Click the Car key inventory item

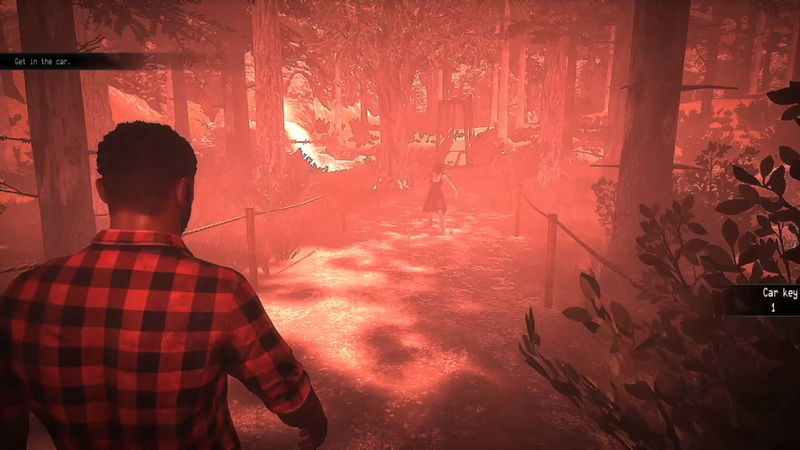[x=772, y=301]
